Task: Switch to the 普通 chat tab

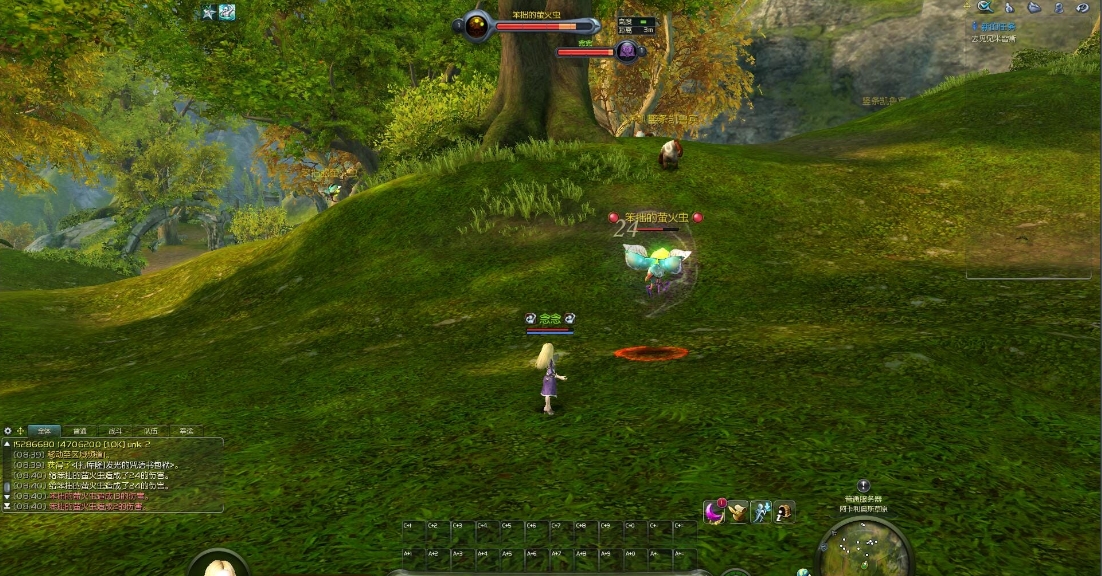Action: tap(80, 430)
